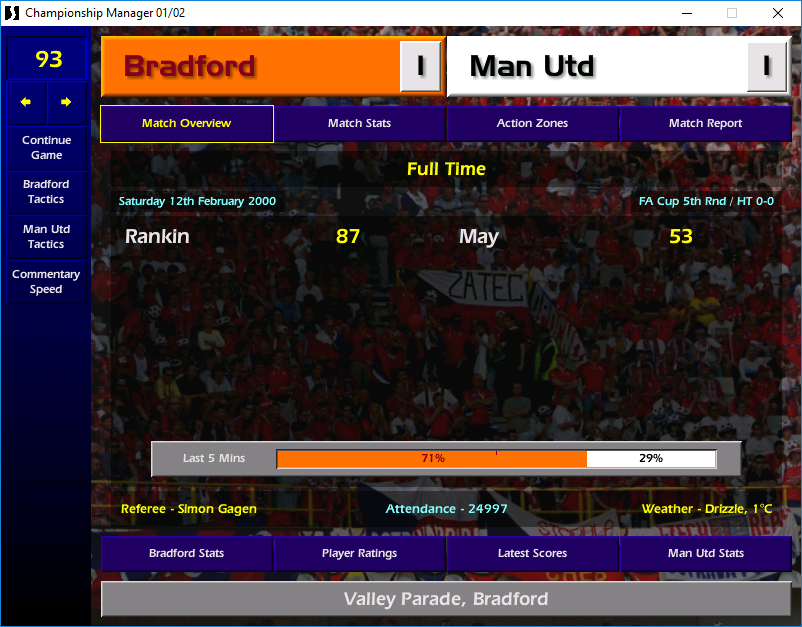Screen dimensions: 802x627
Task: Minimize the Championship Manager window
Action: tap(686, 13)
